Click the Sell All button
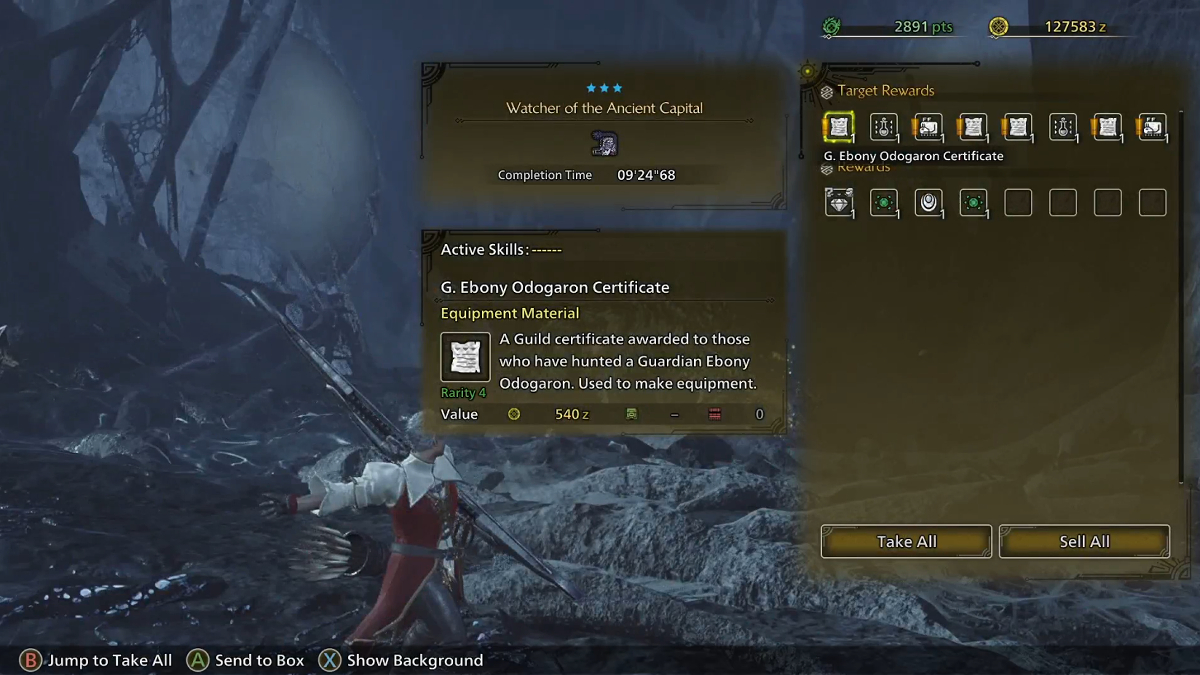Screen dimensions: 1200x675 click(x=1084, y=541)
